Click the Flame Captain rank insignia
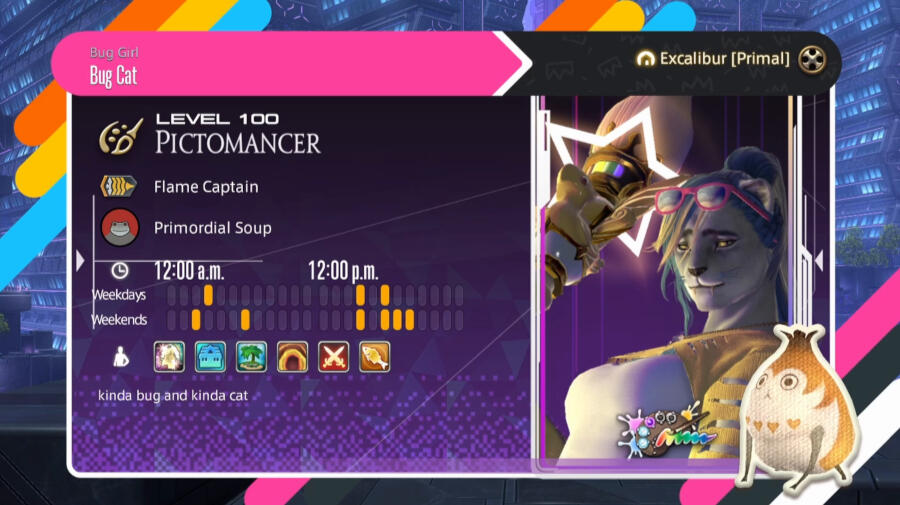 coord(119,187)
